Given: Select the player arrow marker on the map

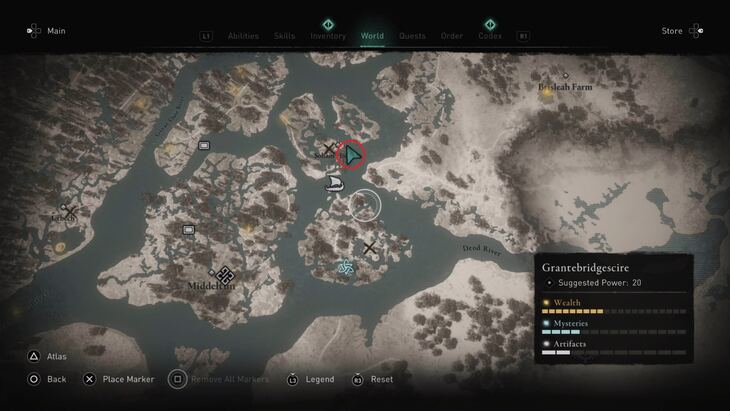Looking at the screenshot, I should 352,156.
